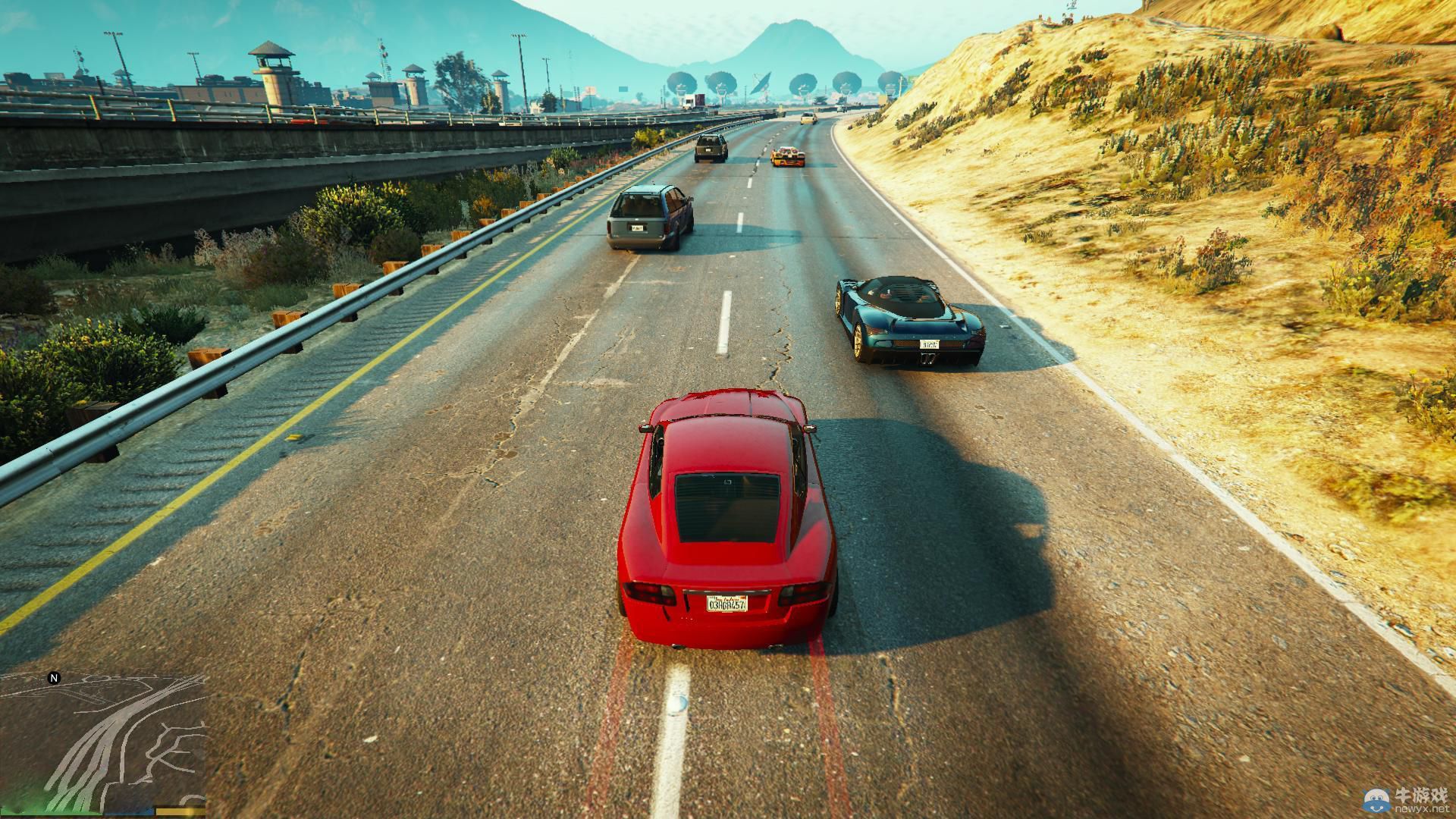The image size is (1456, 819).
Task: Click the yellow special ability bar
Action: pos(180,810)
